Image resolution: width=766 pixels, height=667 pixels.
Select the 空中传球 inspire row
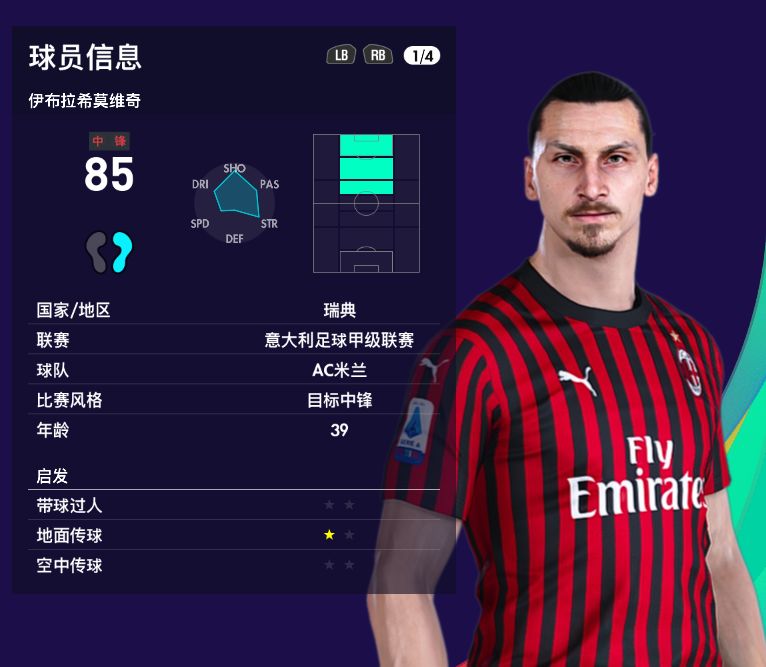[x=236, y=565]
